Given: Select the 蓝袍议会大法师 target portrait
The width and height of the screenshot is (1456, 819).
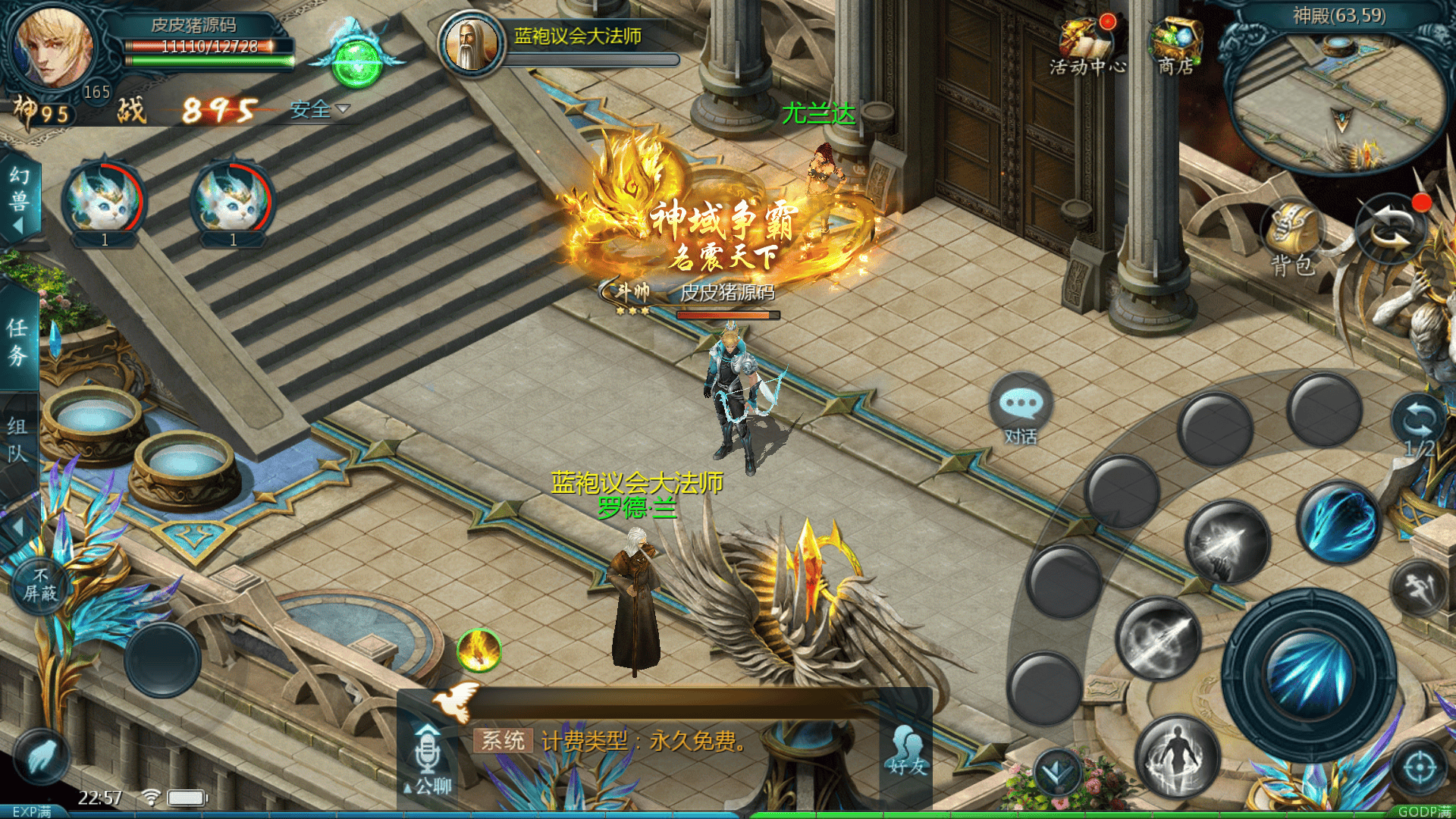Looking at the screenshot, I should pos(472,44).
